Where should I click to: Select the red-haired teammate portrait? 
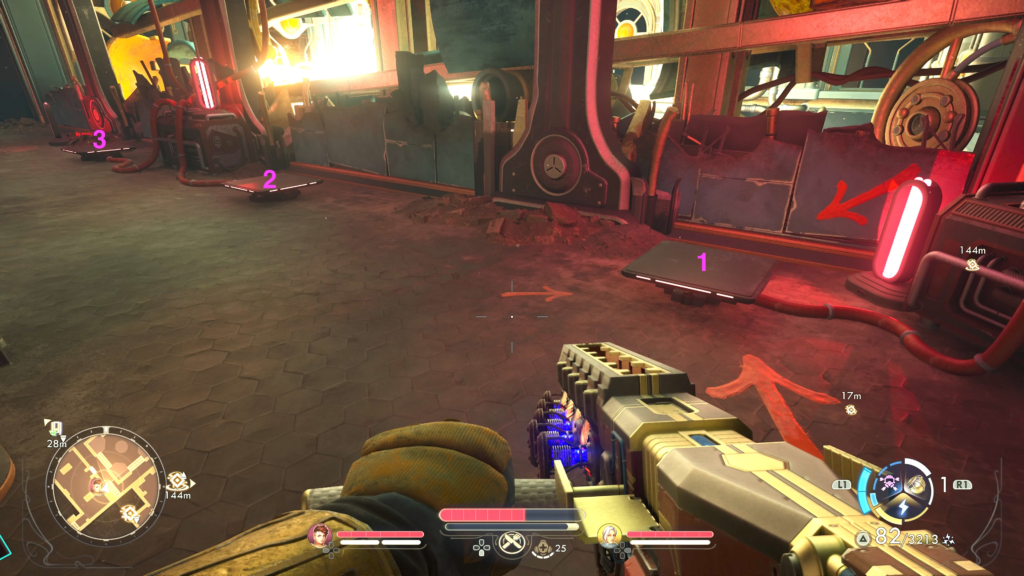tap(321, 535)
